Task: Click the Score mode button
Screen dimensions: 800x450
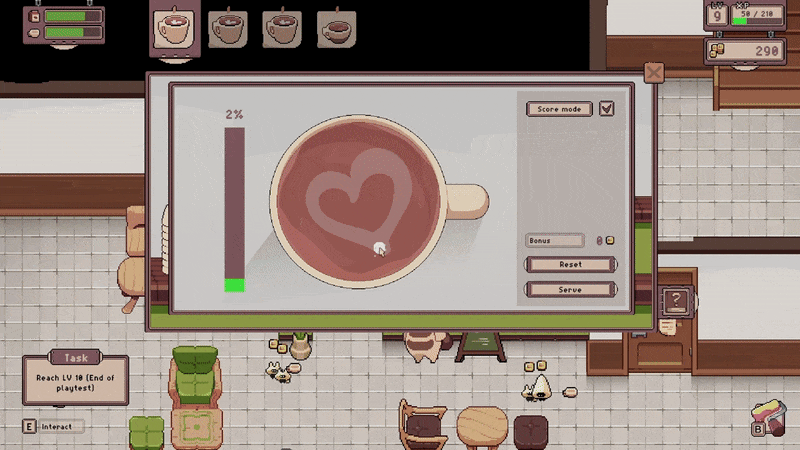Action: 559,109
